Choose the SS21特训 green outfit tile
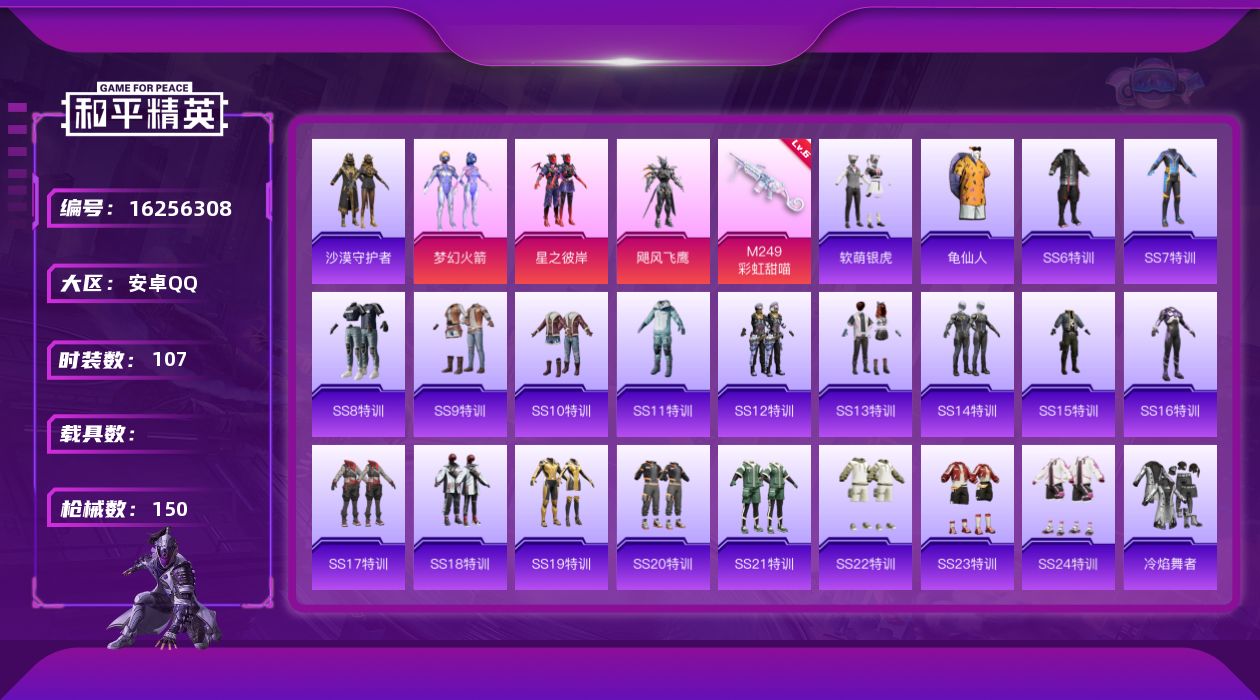This screenshot has height=700, width=1260. [x=764, y=517]
